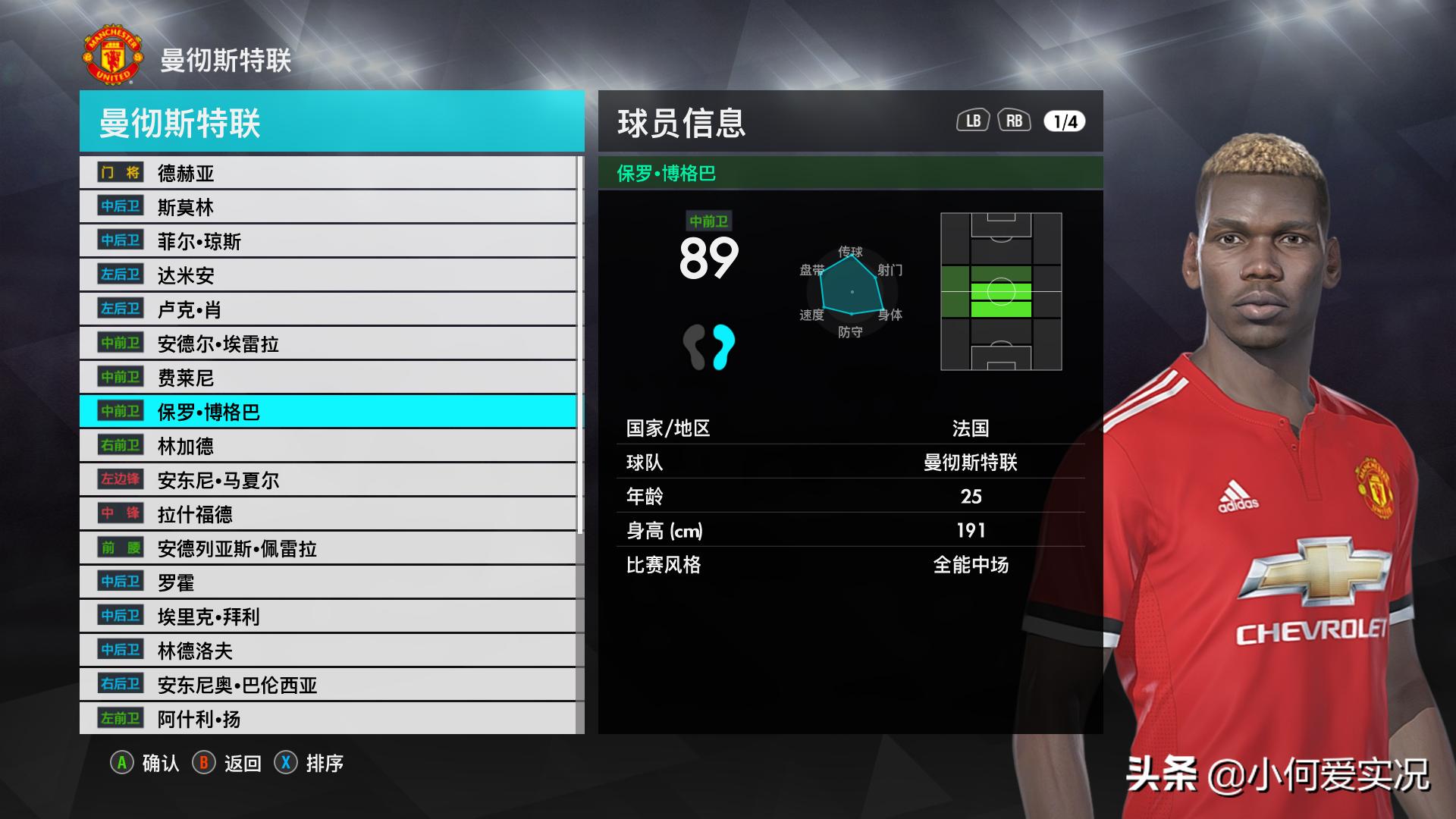The image size is (1456, 819).
Task: Pick 安德列亚斯•佩雷拉 from roster
Action: (328, 548)
